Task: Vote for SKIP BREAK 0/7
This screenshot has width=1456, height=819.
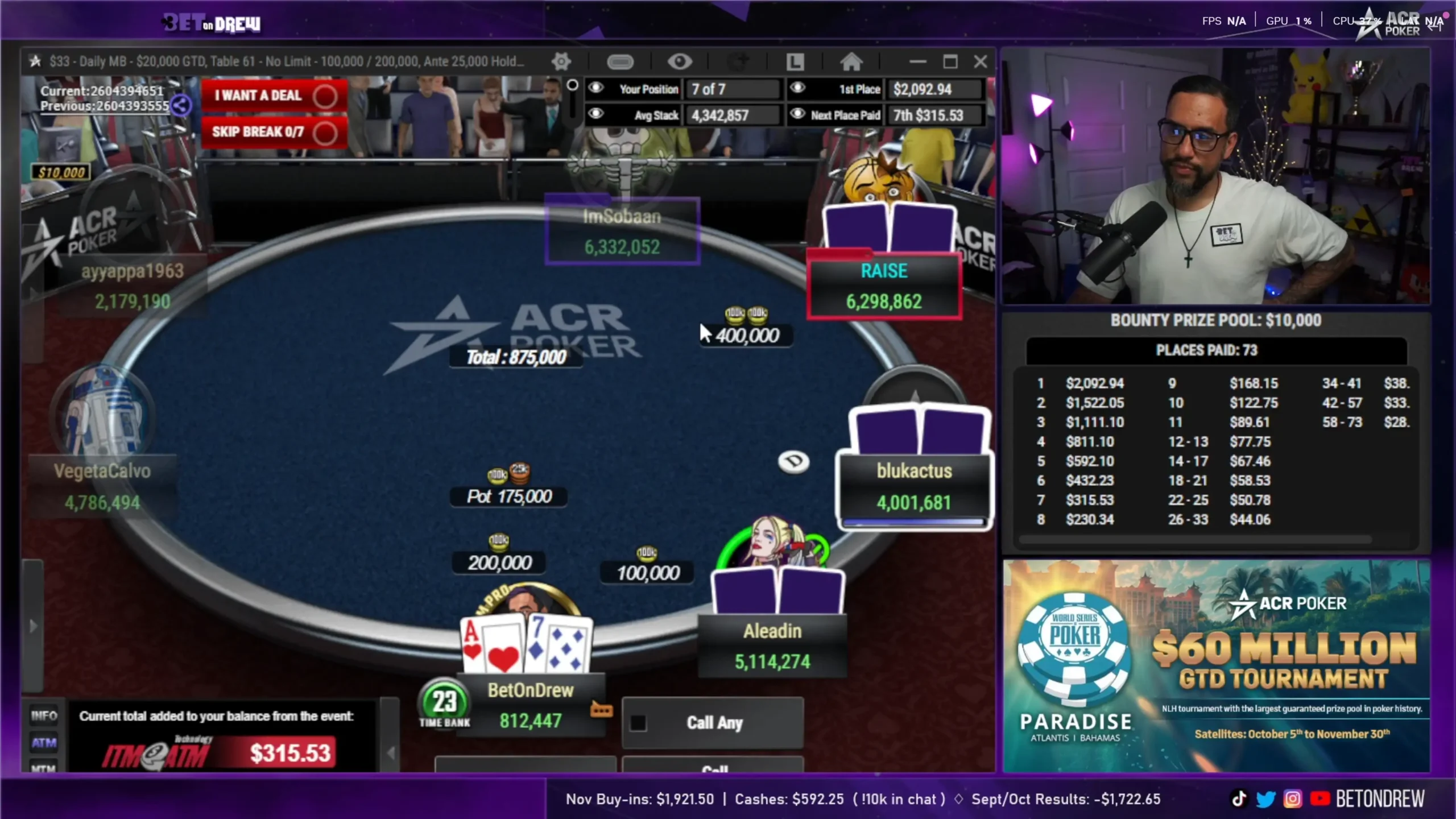Action: pos(274,132)
